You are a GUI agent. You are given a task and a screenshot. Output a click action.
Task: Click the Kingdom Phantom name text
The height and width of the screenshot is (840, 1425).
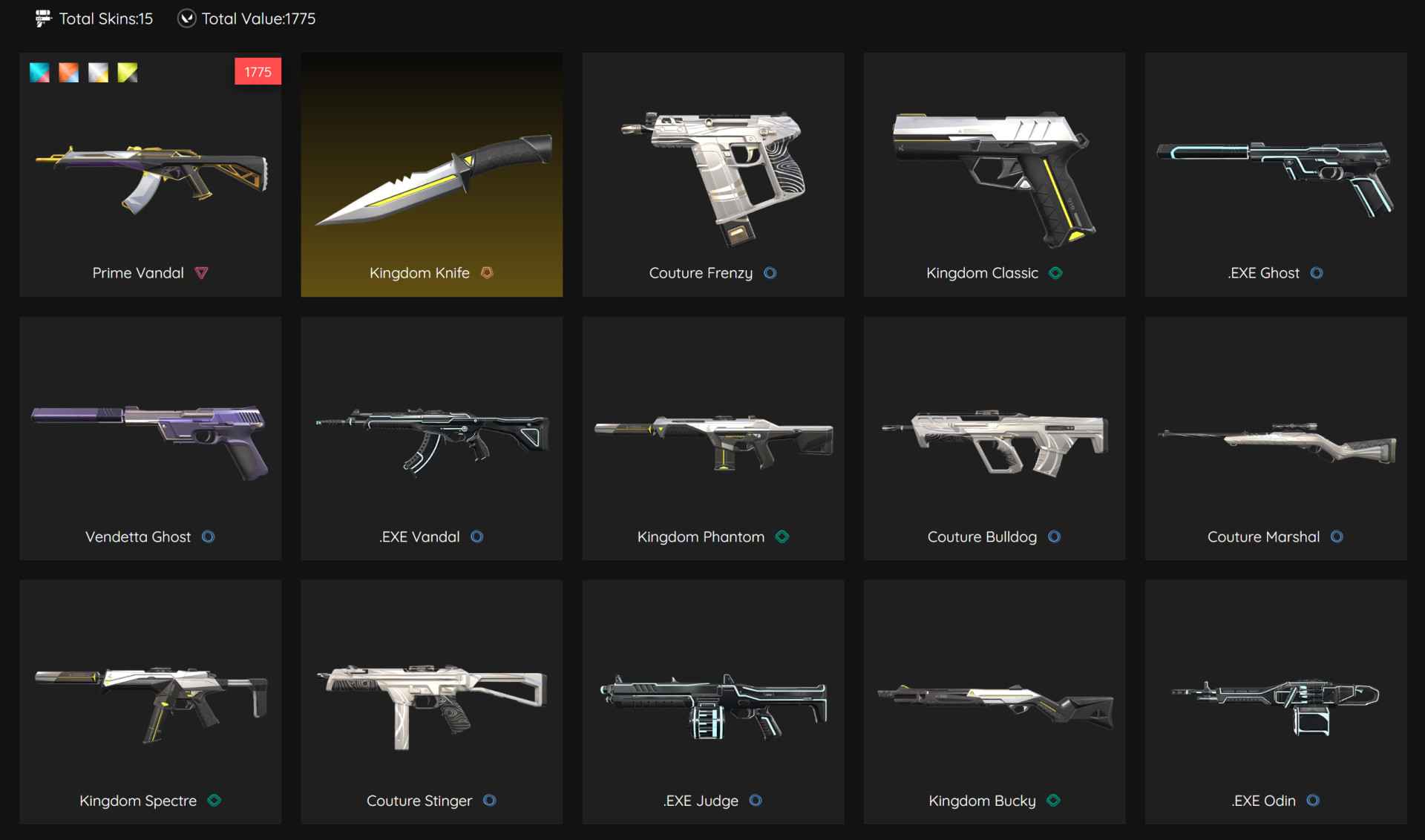point(701,537)
